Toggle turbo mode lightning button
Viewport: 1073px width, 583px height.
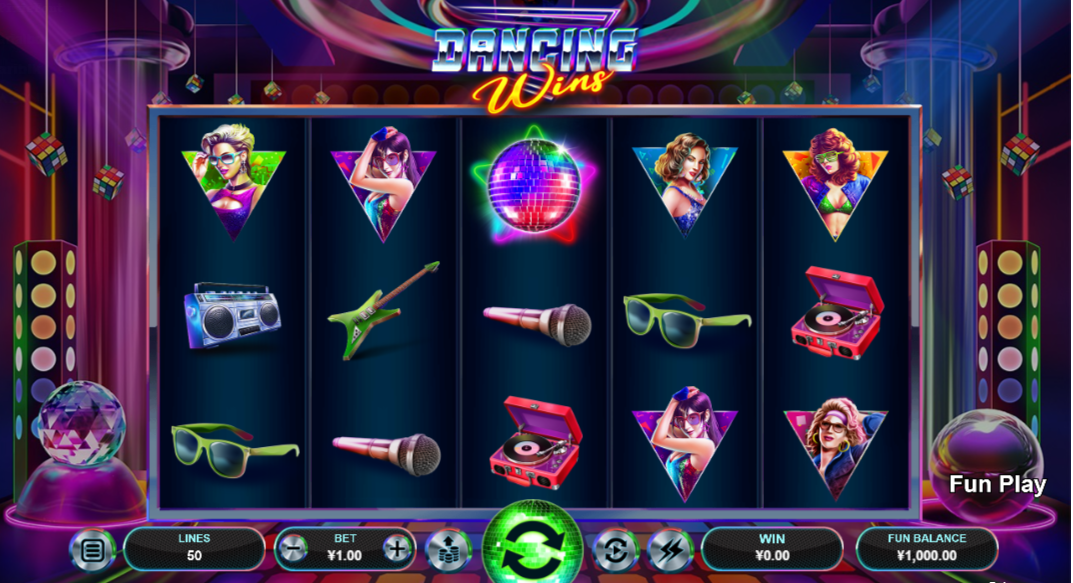coord(668,549)
